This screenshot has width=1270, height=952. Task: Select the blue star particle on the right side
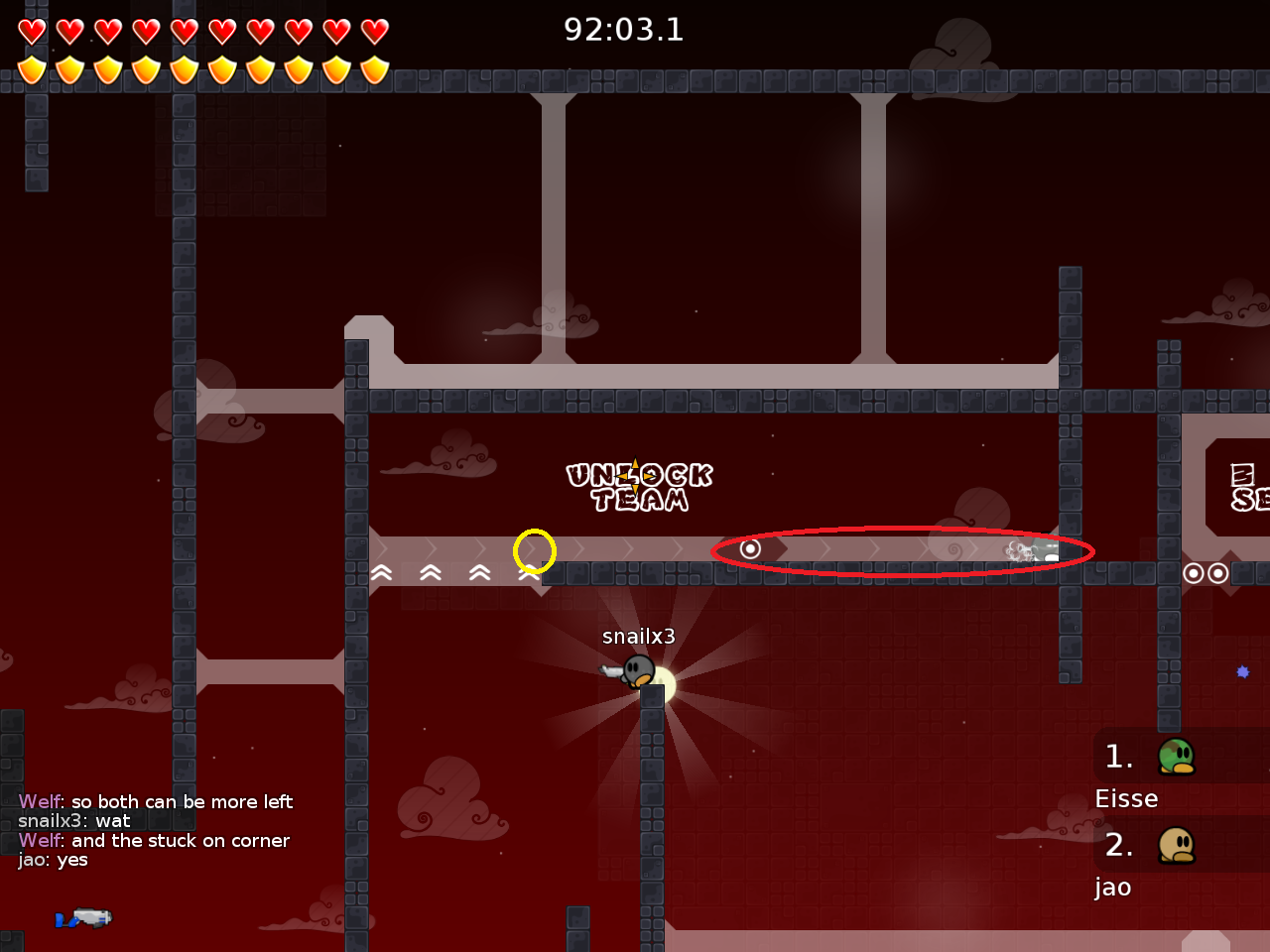pos(1243,673)
